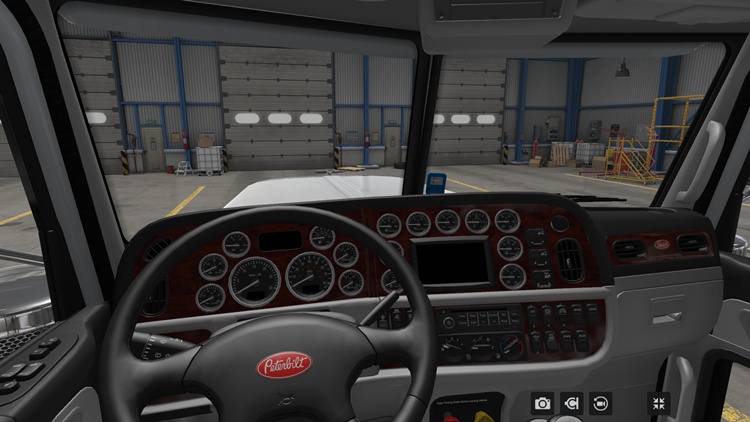
Task: Exit fullscreen with the collapse arrows icon
Action: point(659,403)
